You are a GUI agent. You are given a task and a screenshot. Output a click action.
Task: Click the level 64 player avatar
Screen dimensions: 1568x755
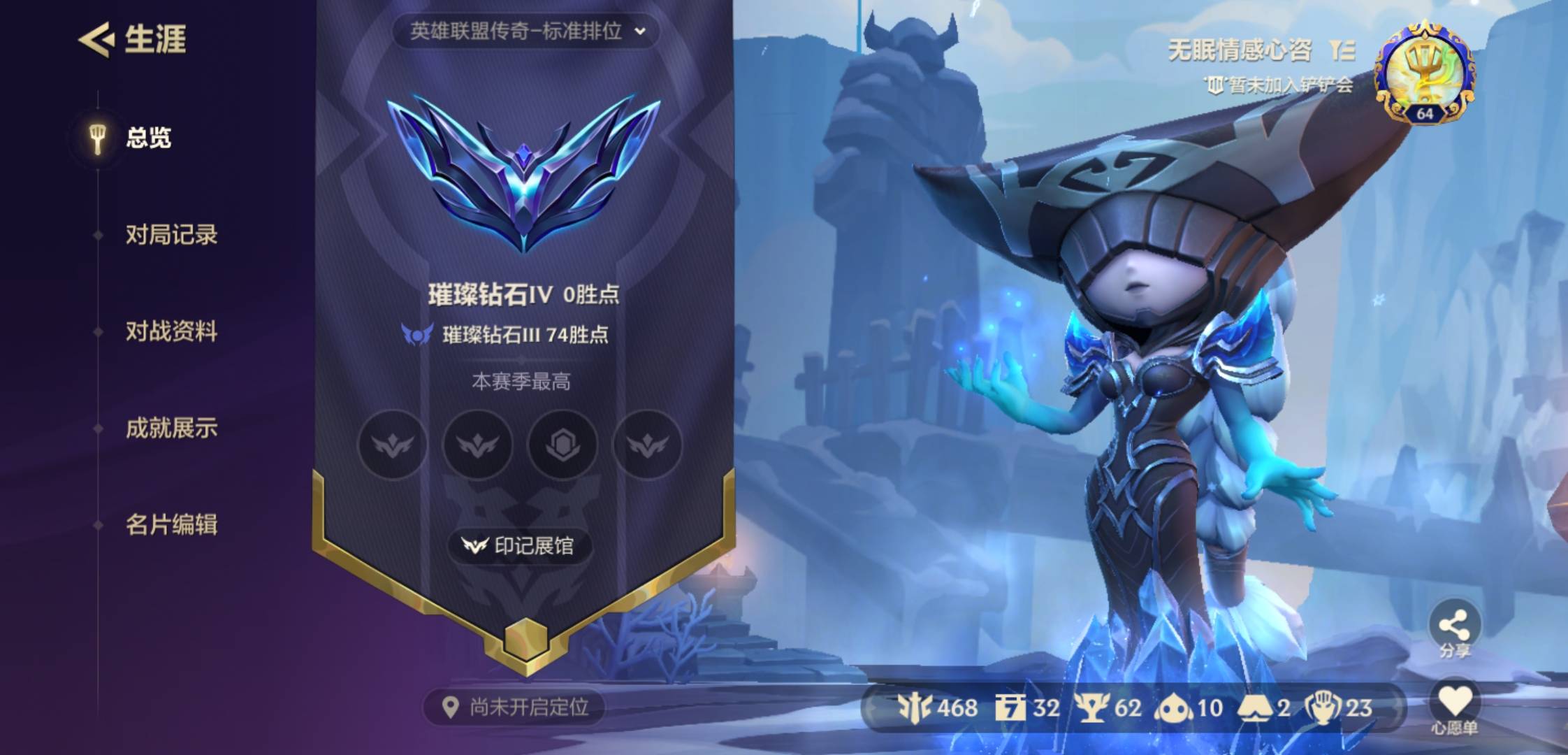1425,73
